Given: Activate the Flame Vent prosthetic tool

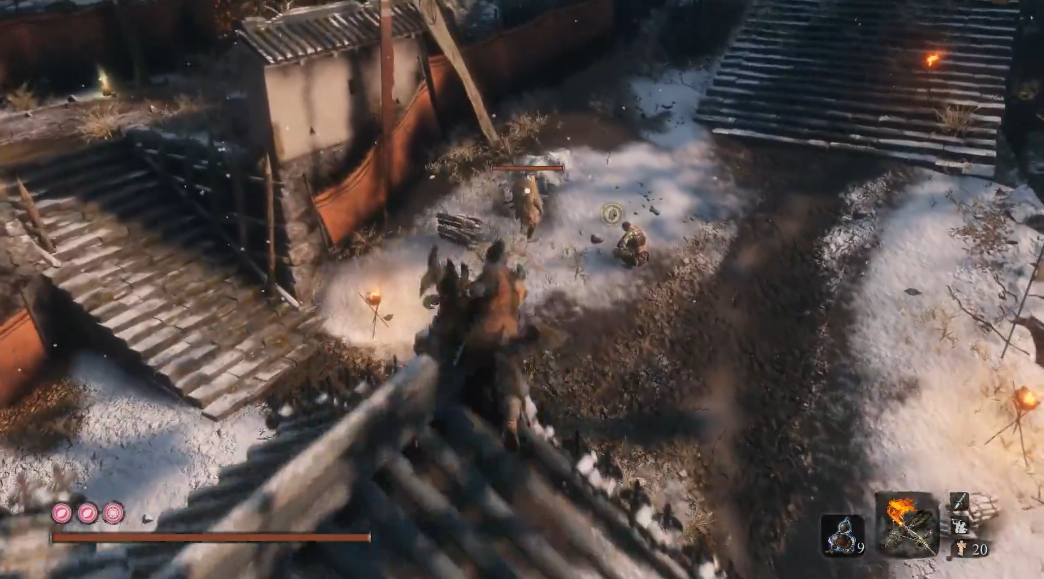Looking at the screenshot, I should click(x=907, y=524).
